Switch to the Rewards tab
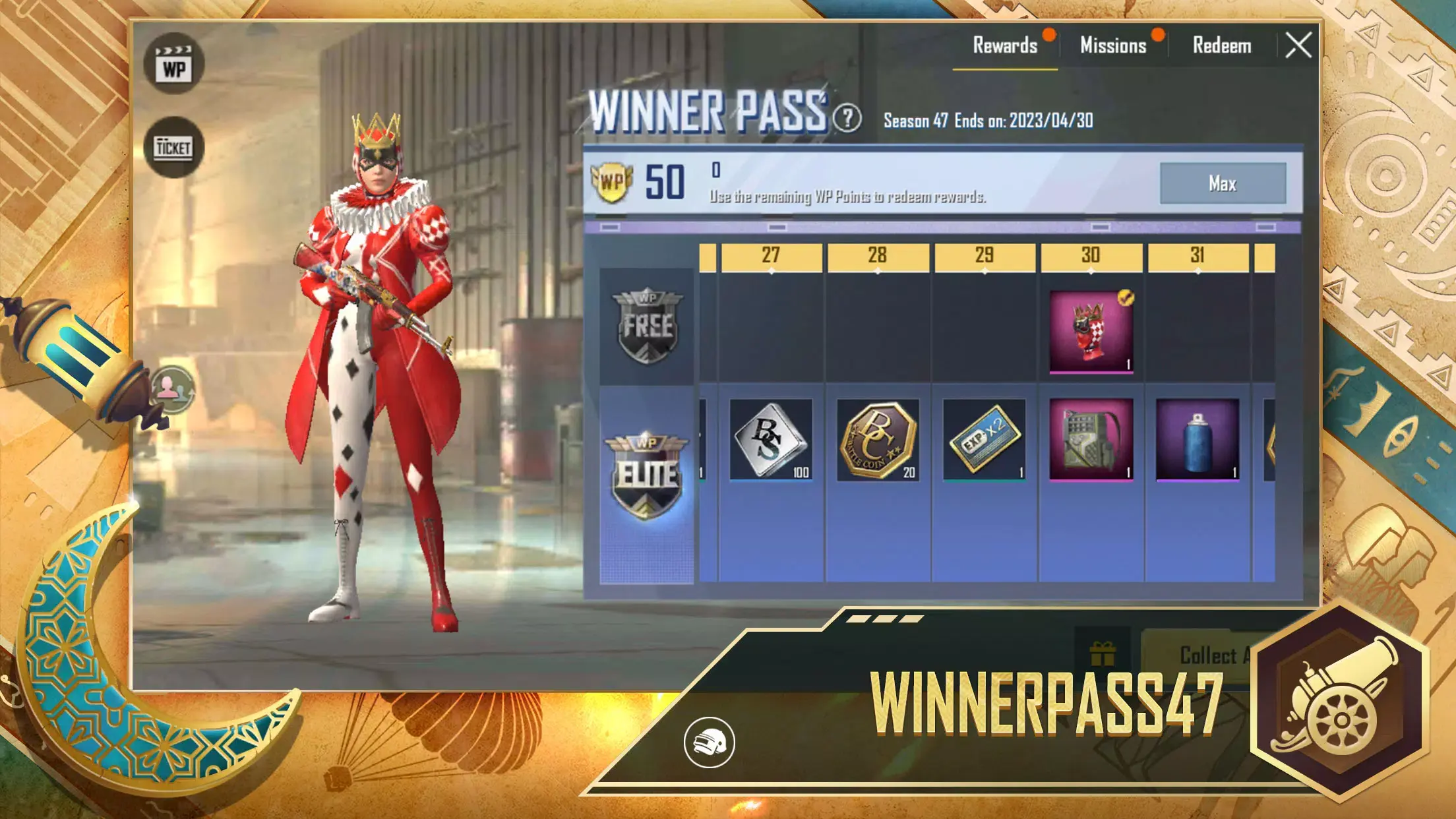1456x819 pixels. click(x=1005, y=46)
